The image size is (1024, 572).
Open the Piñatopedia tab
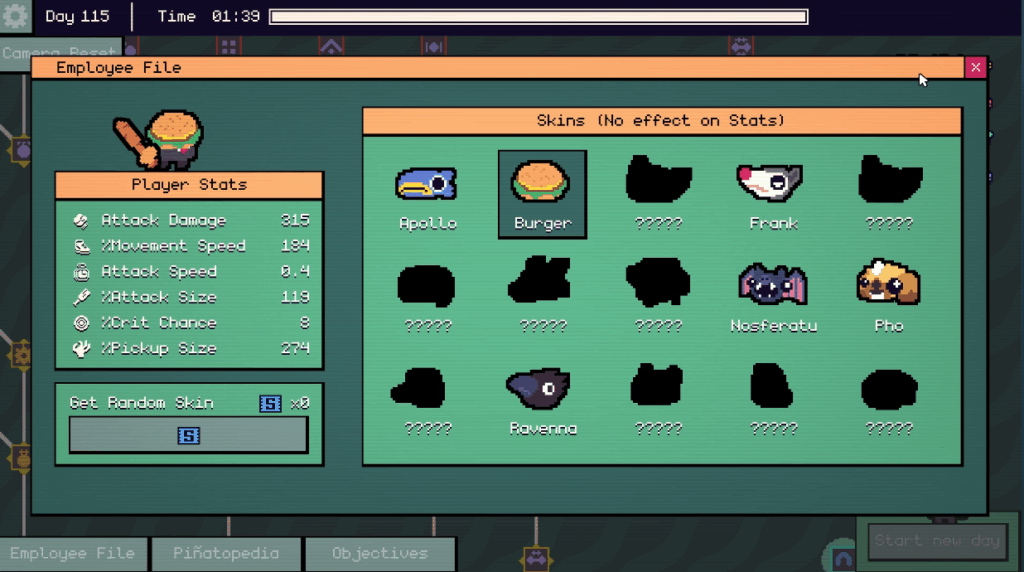pos(225,553)
